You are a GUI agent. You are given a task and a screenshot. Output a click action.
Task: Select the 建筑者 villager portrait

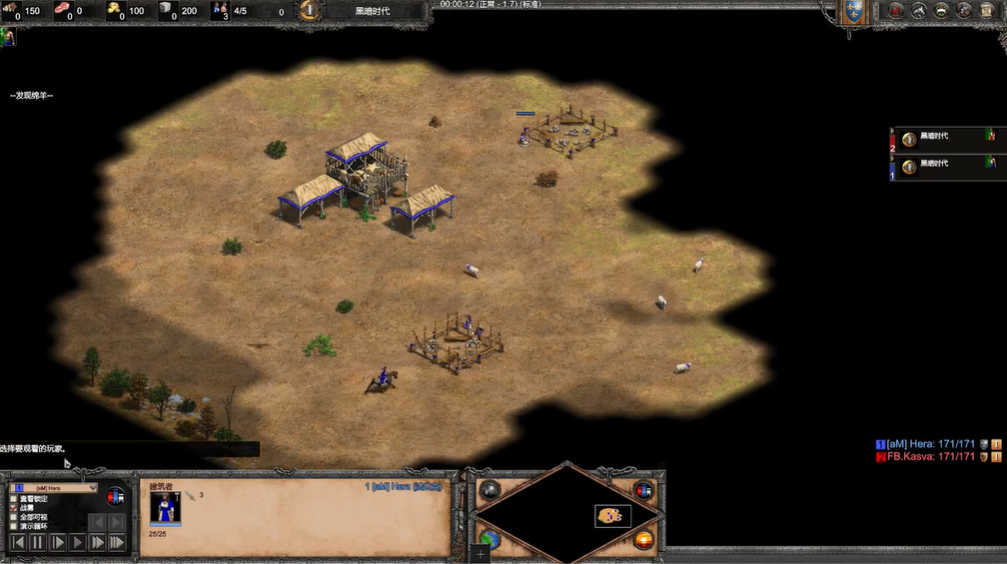coord(165,508)
